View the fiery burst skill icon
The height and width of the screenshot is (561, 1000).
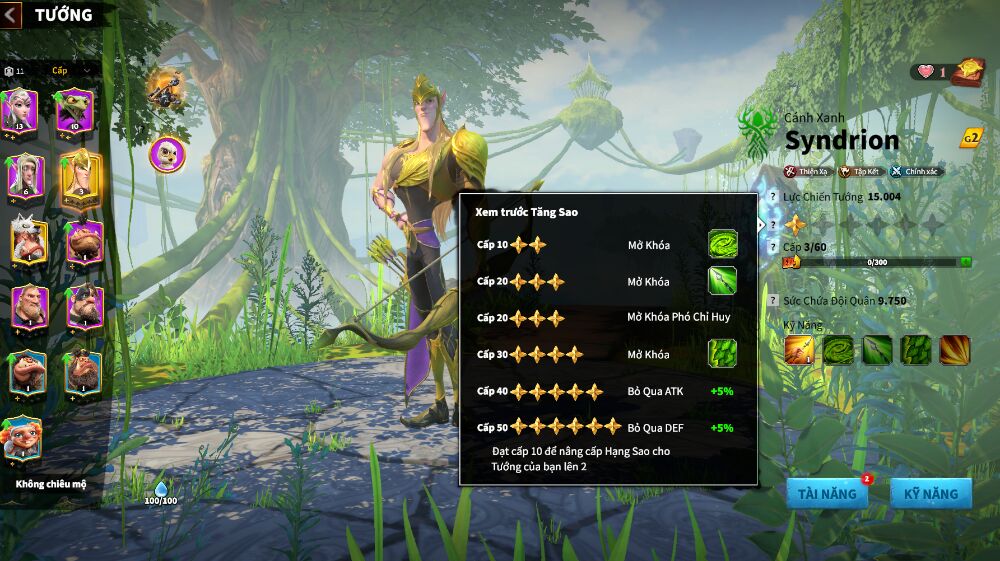tap(955, 350)
